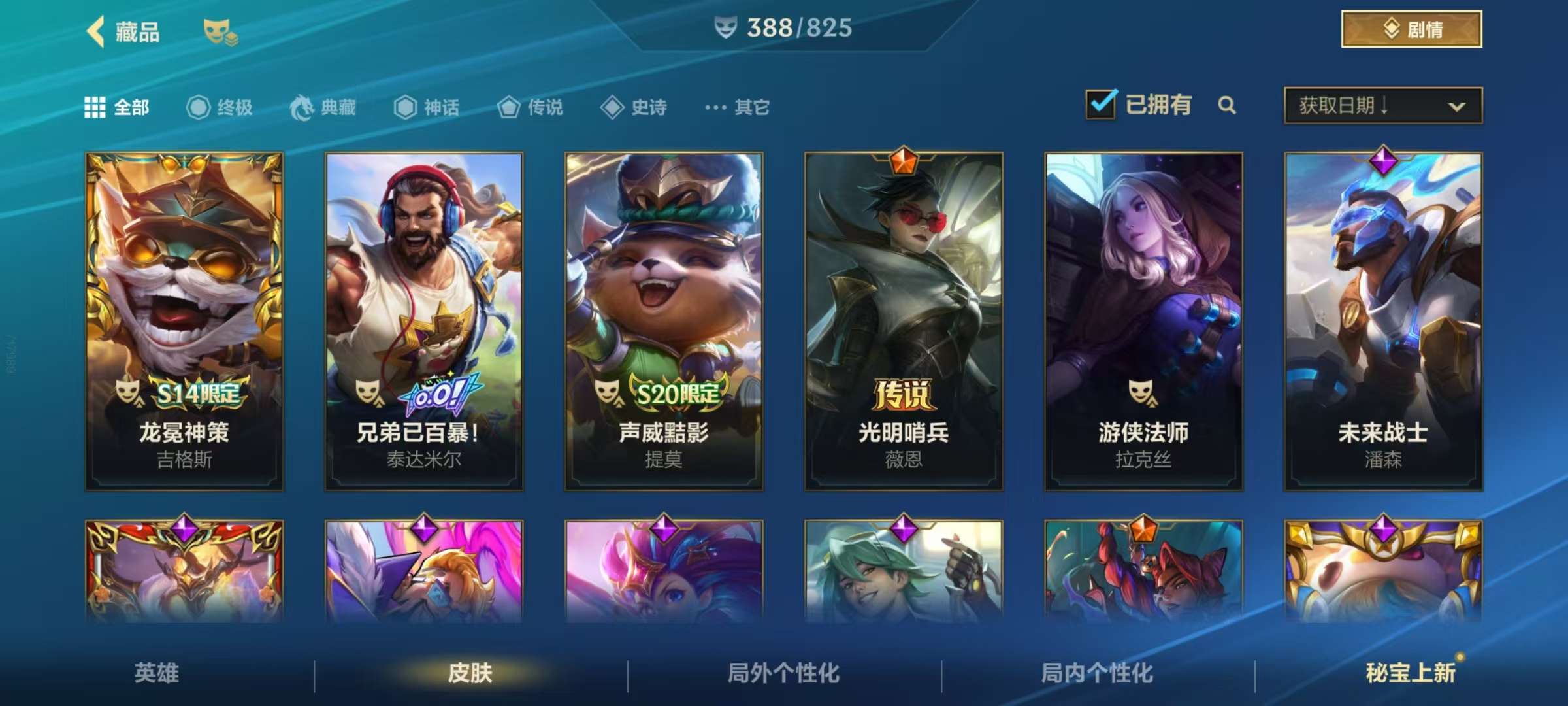Click the 剧情 button top right

click(1410, 29)
